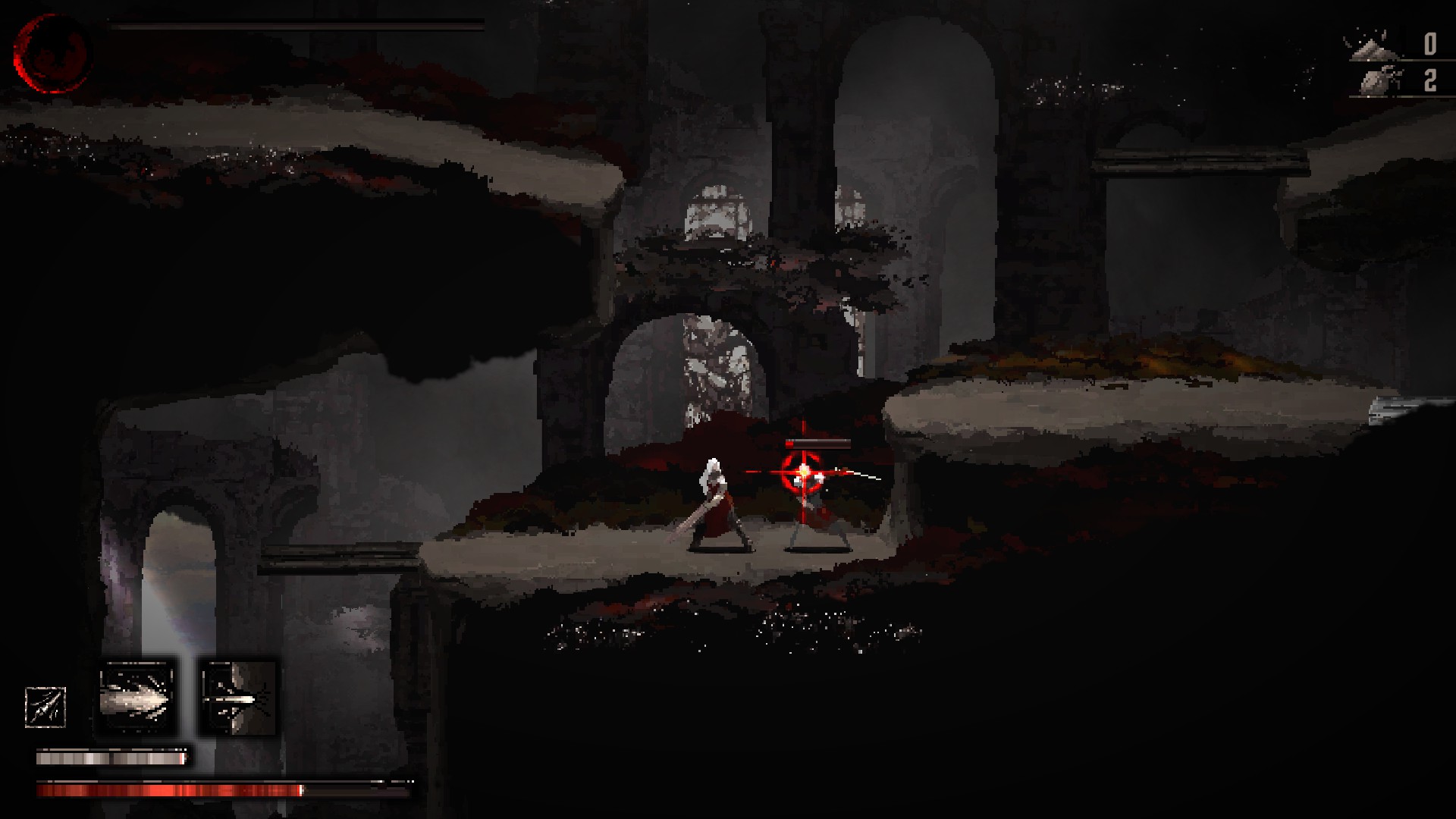
Task: Click the dark frame around the dagger icon
Action: pyautogui.click(x=45, y=687)
